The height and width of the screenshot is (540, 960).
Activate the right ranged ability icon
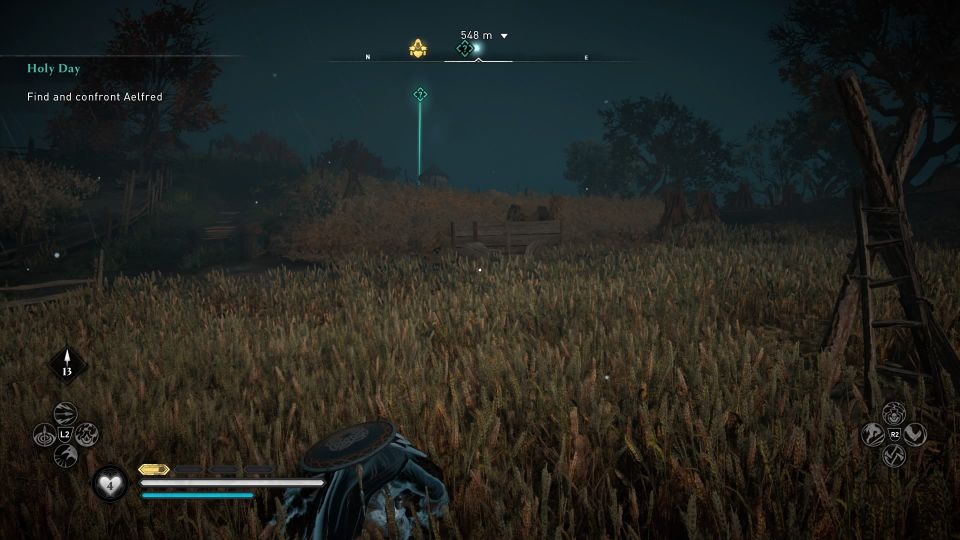point(87,435)
